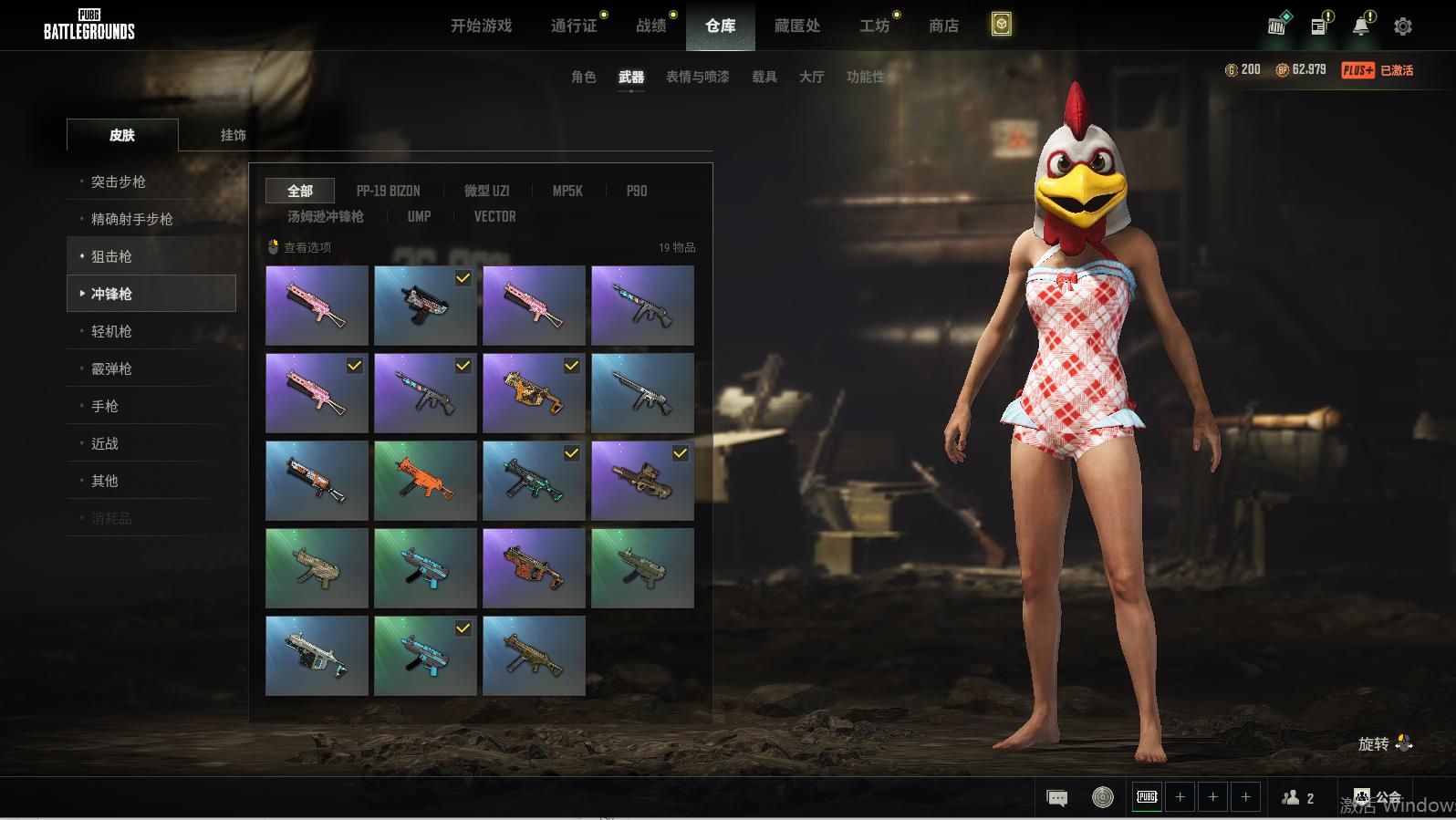
Task: Open the chat bubble icon
Action: (1056, 798)
